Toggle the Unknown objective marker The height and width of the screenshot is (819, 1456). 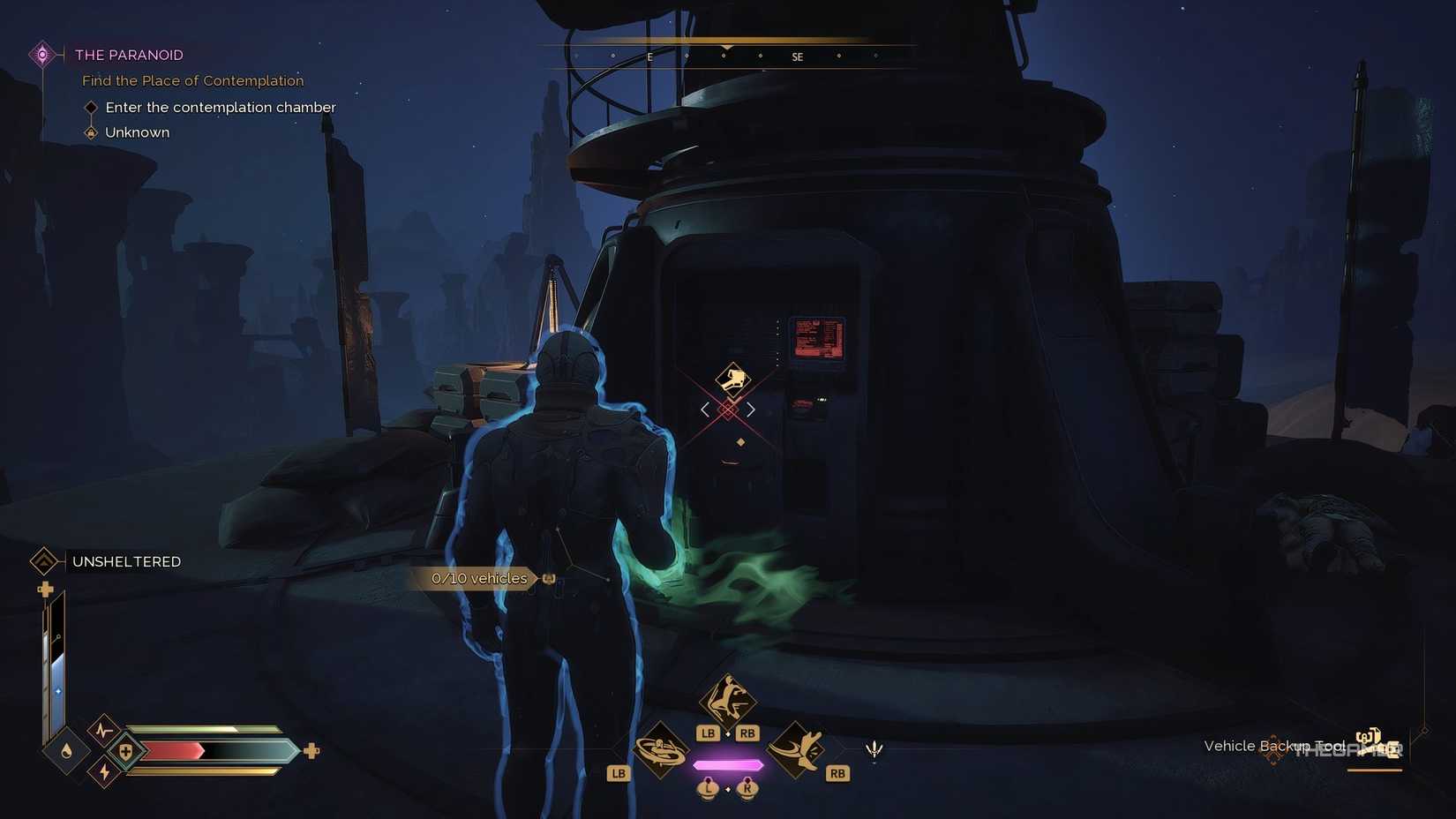(91, 131)
